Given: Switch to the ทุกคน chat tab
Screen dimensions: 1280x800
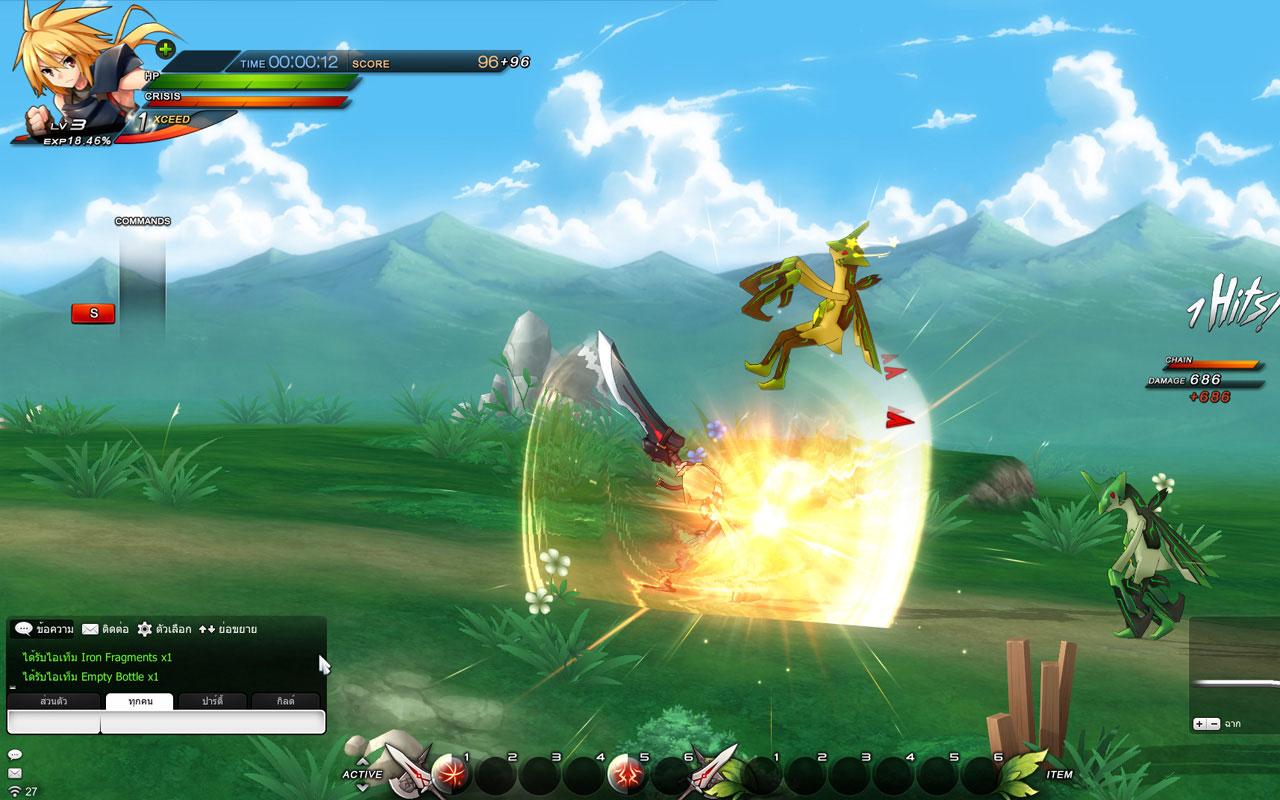Looking at the screenshot, I should 140,701.
